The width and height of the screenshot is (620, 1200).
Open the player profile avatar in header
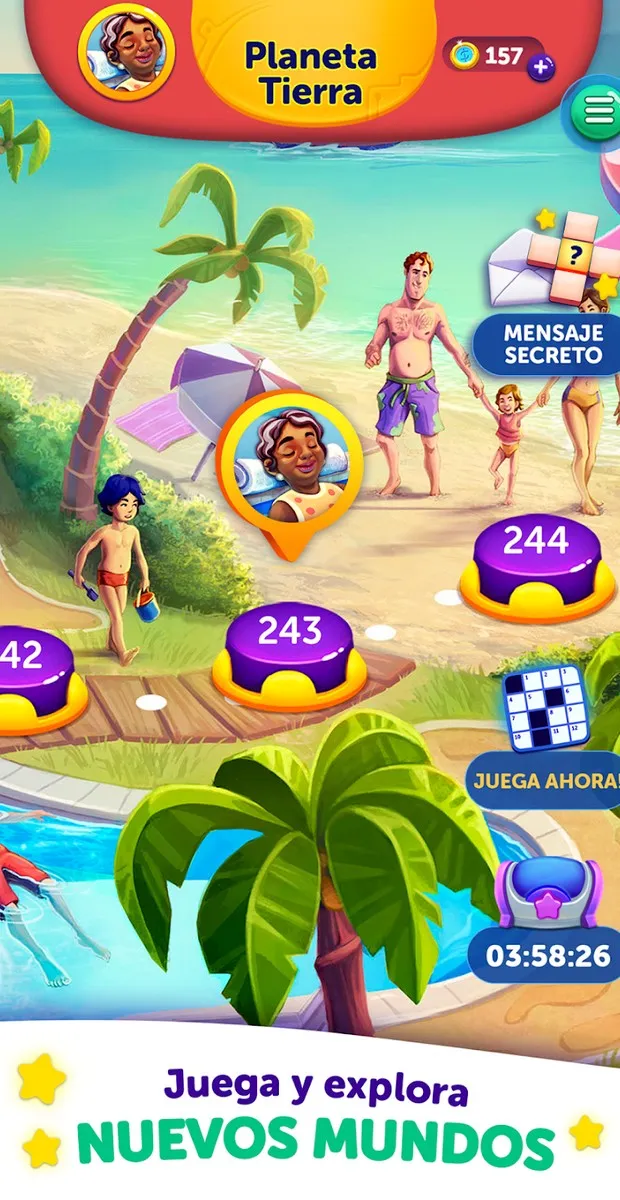pos(126,49)
